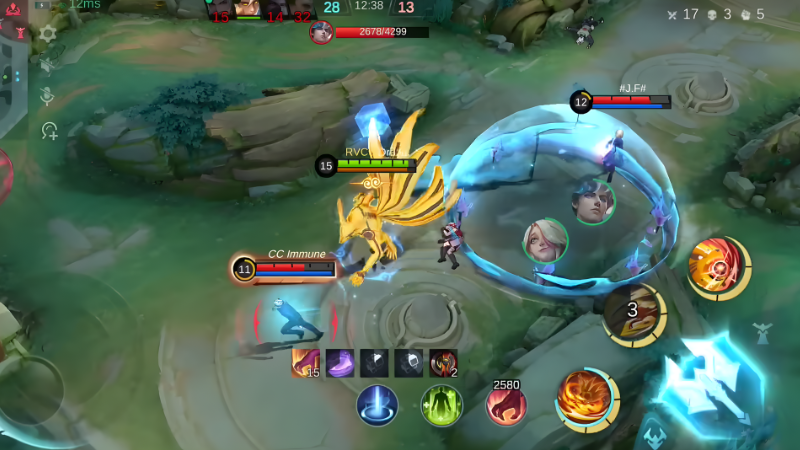Activate the skill showing cooldown 3
The image size is (800, 450).
[x=634, y=312]
